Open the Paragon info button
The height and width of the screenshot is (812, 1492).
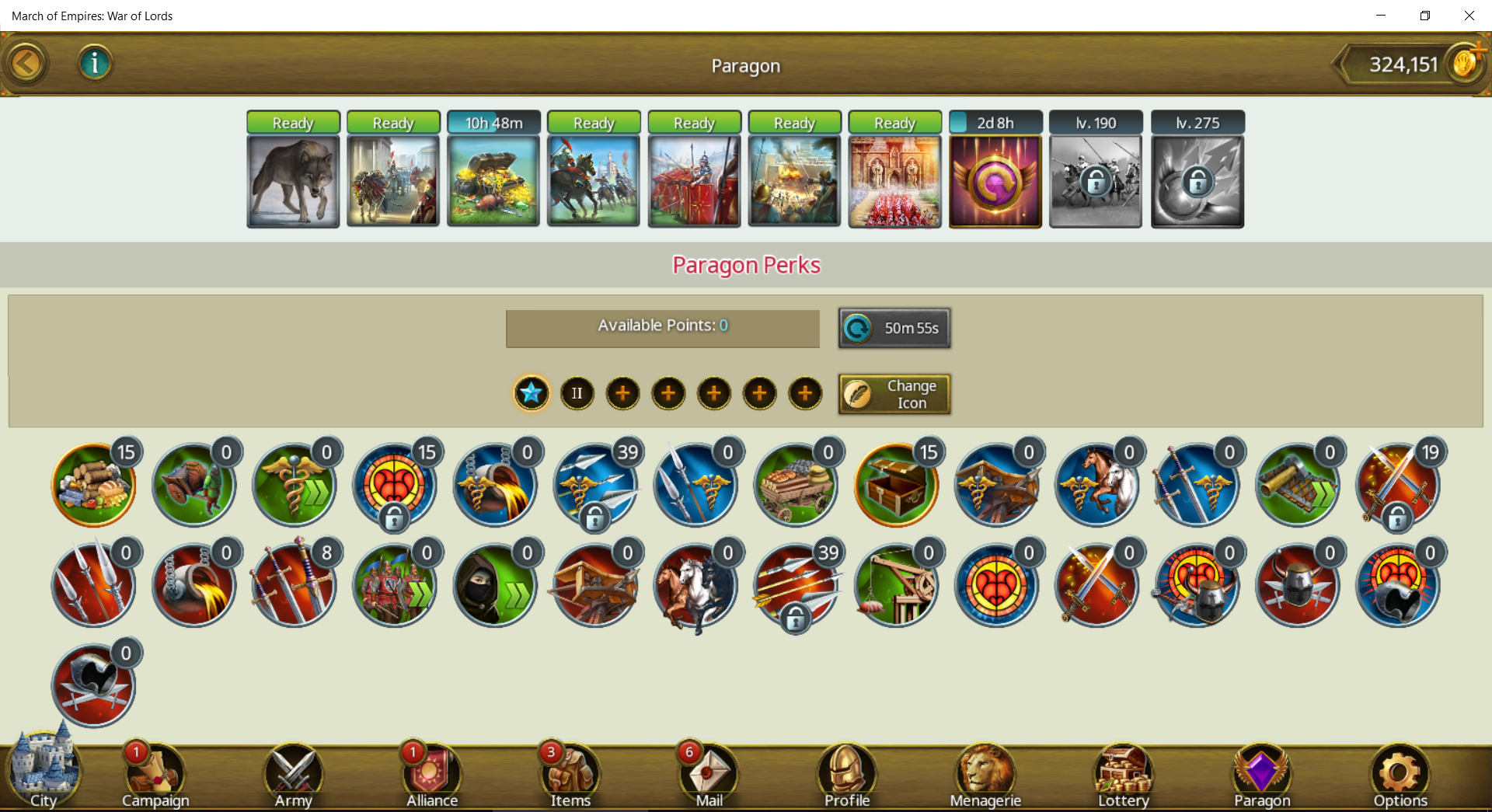[x=95, y=63]
